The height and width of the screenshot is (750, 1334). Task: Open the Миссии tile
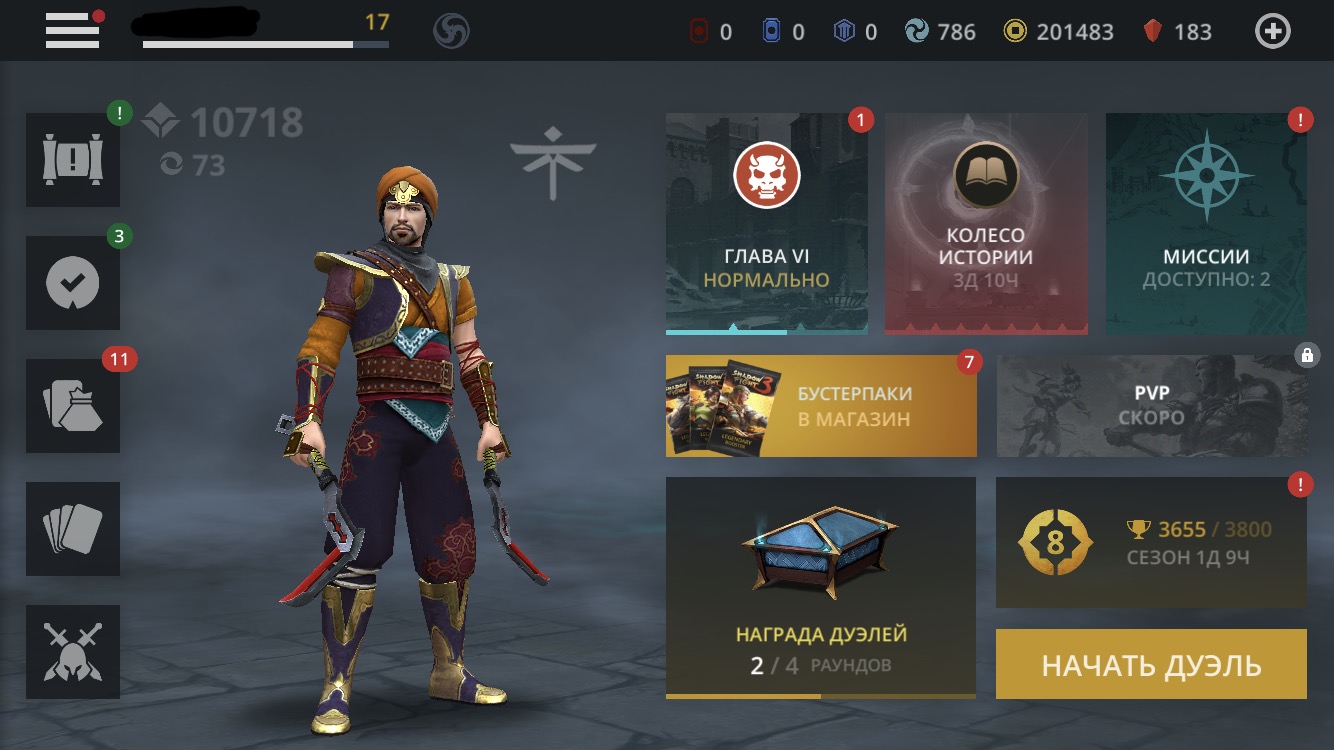point(1206,222)
